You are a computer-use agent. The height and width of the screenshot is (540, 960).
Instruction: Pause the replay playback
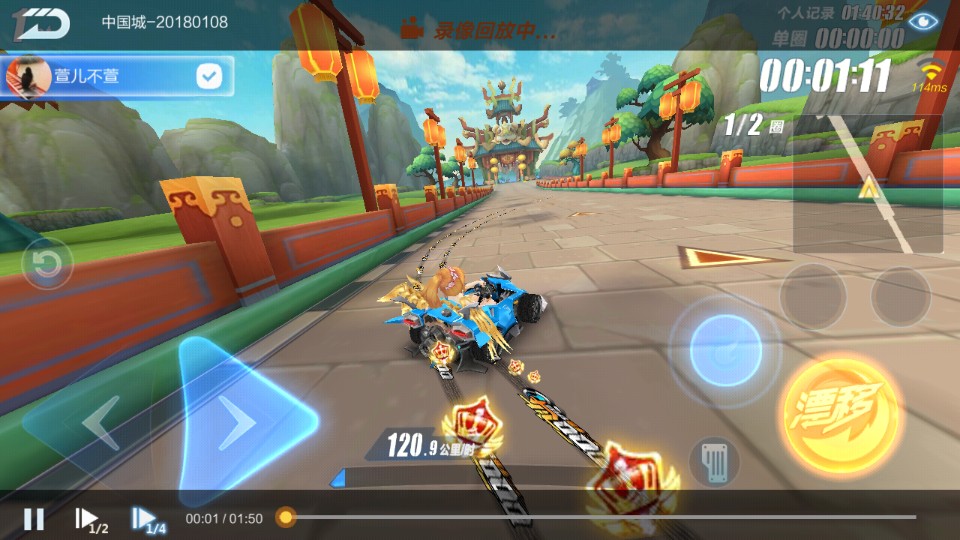[x=34, y=518]
